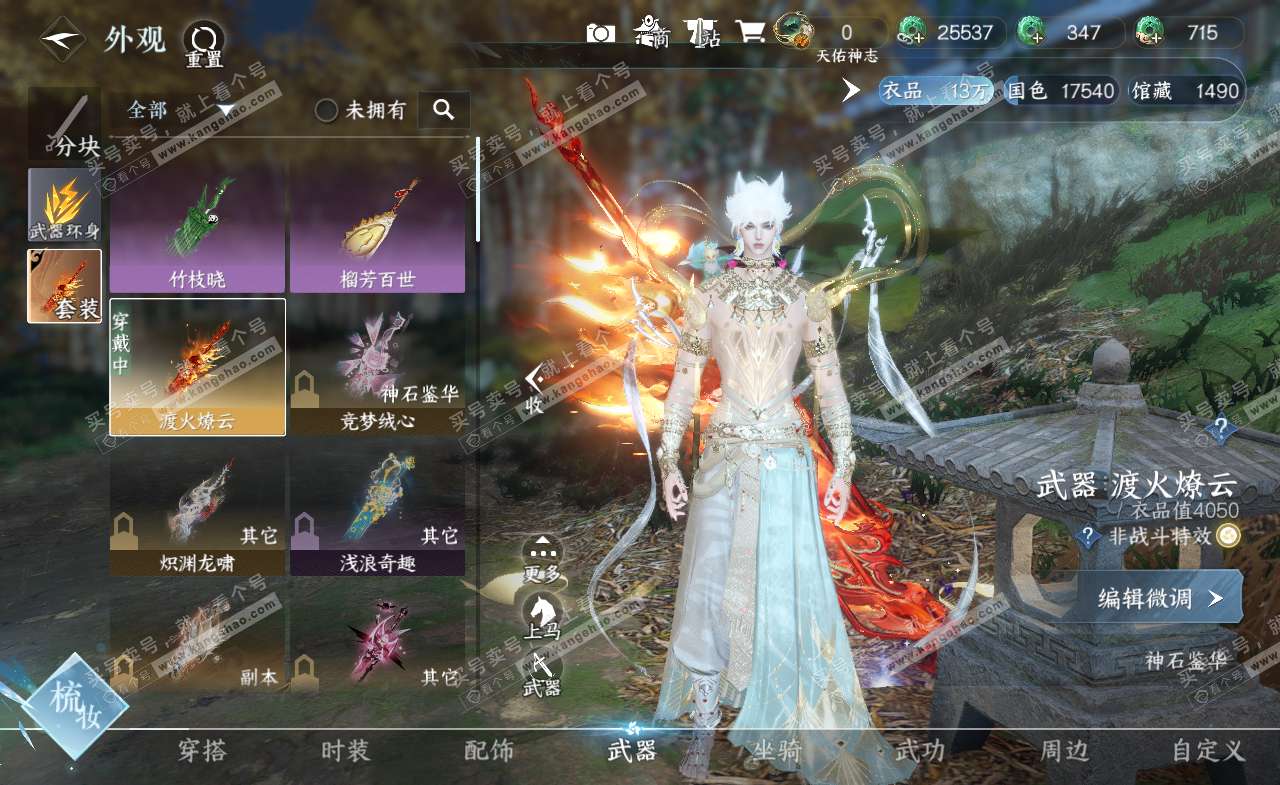The height and width of the screenshot is (785, 1280).
Task: Open the weapon search magnifier
Action: pyautogui.click(x=443, y=110)
